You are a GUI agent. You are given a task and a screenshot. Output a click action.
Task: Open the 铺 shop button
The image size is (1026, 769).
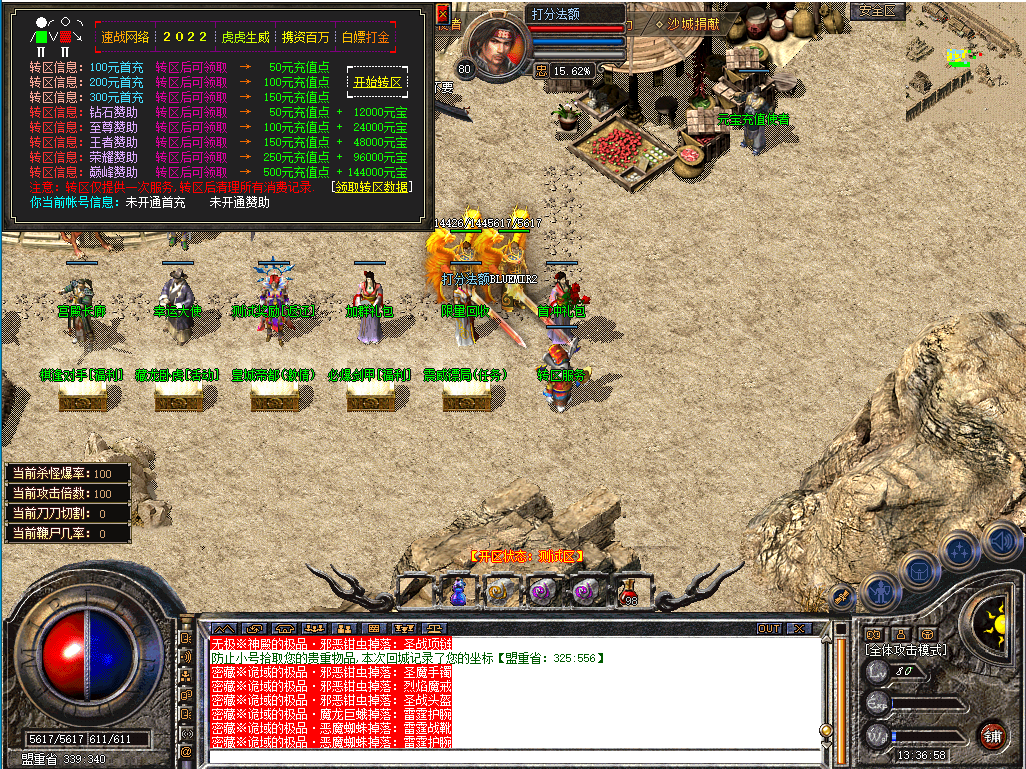pyautogui.click(x=992, y=737)
